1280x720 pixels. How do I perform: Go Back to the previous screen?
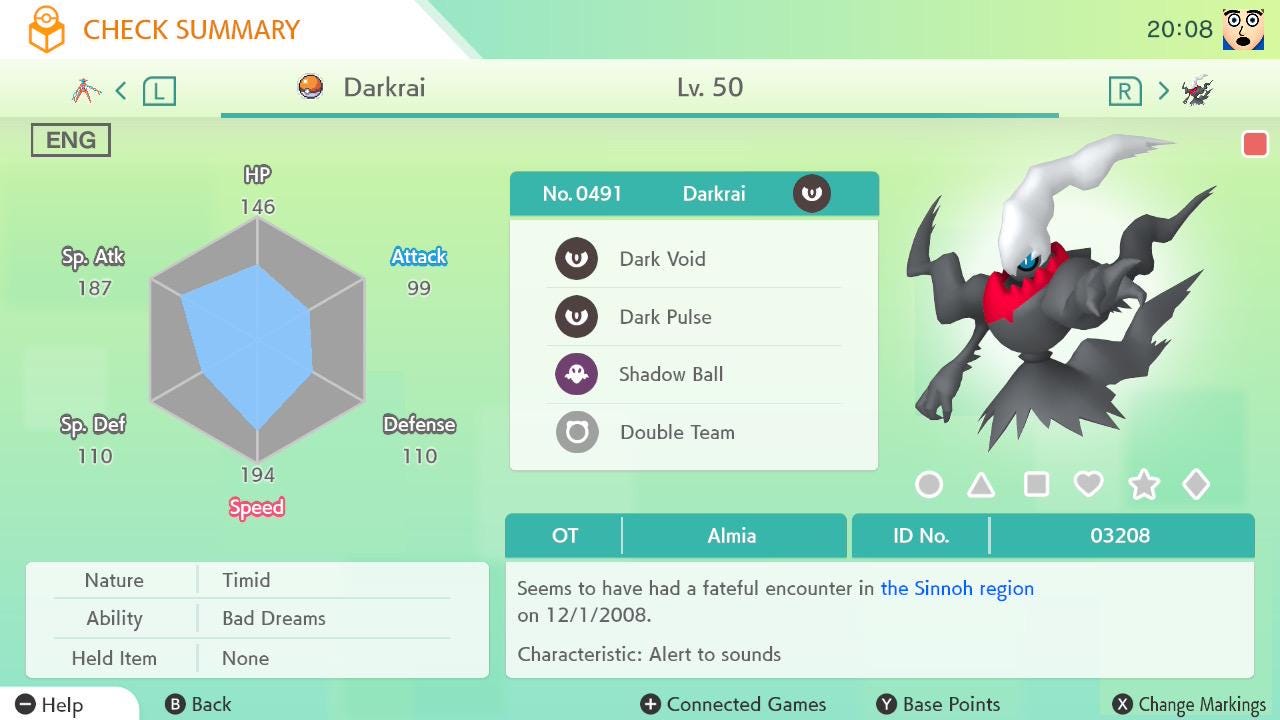point(199,705)
